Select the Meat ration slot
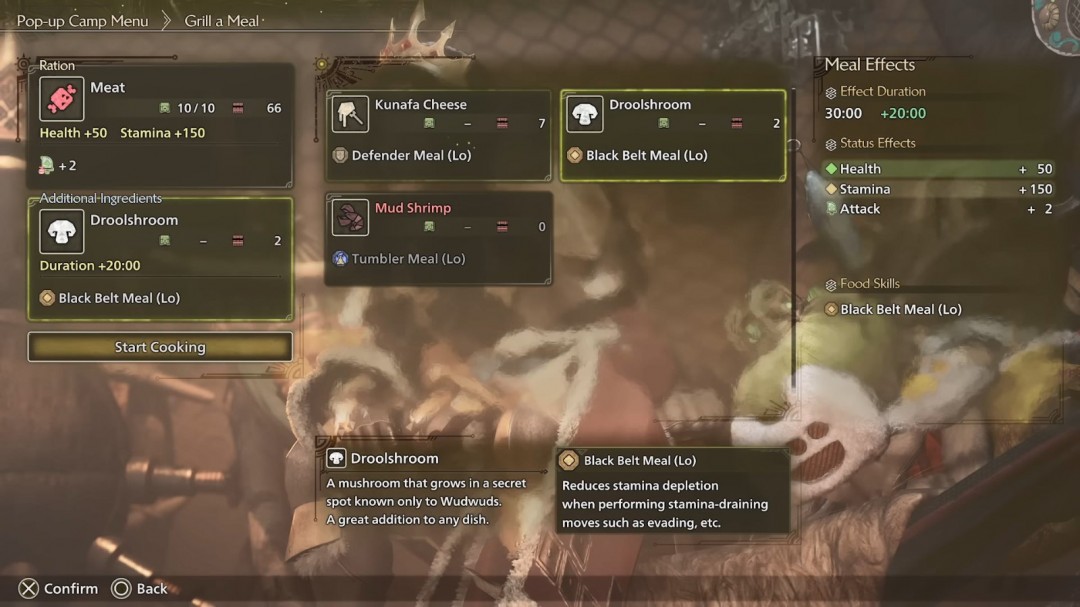Image resolution: width=1080 pixels, height=607 pixels. click(161, 122)
